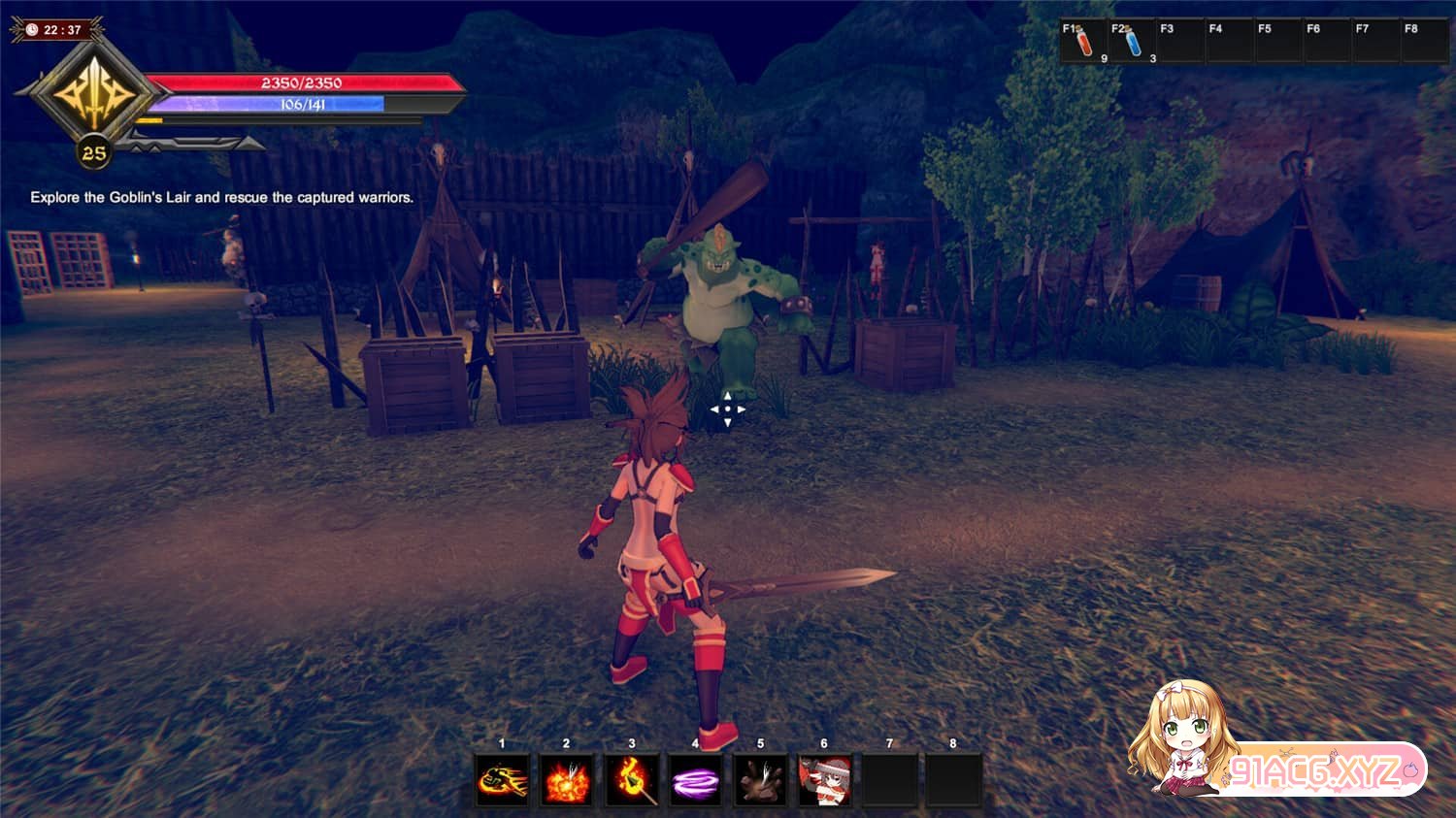Activate the flaming dash skill
1456x818 pixels.
coord(502,780)
